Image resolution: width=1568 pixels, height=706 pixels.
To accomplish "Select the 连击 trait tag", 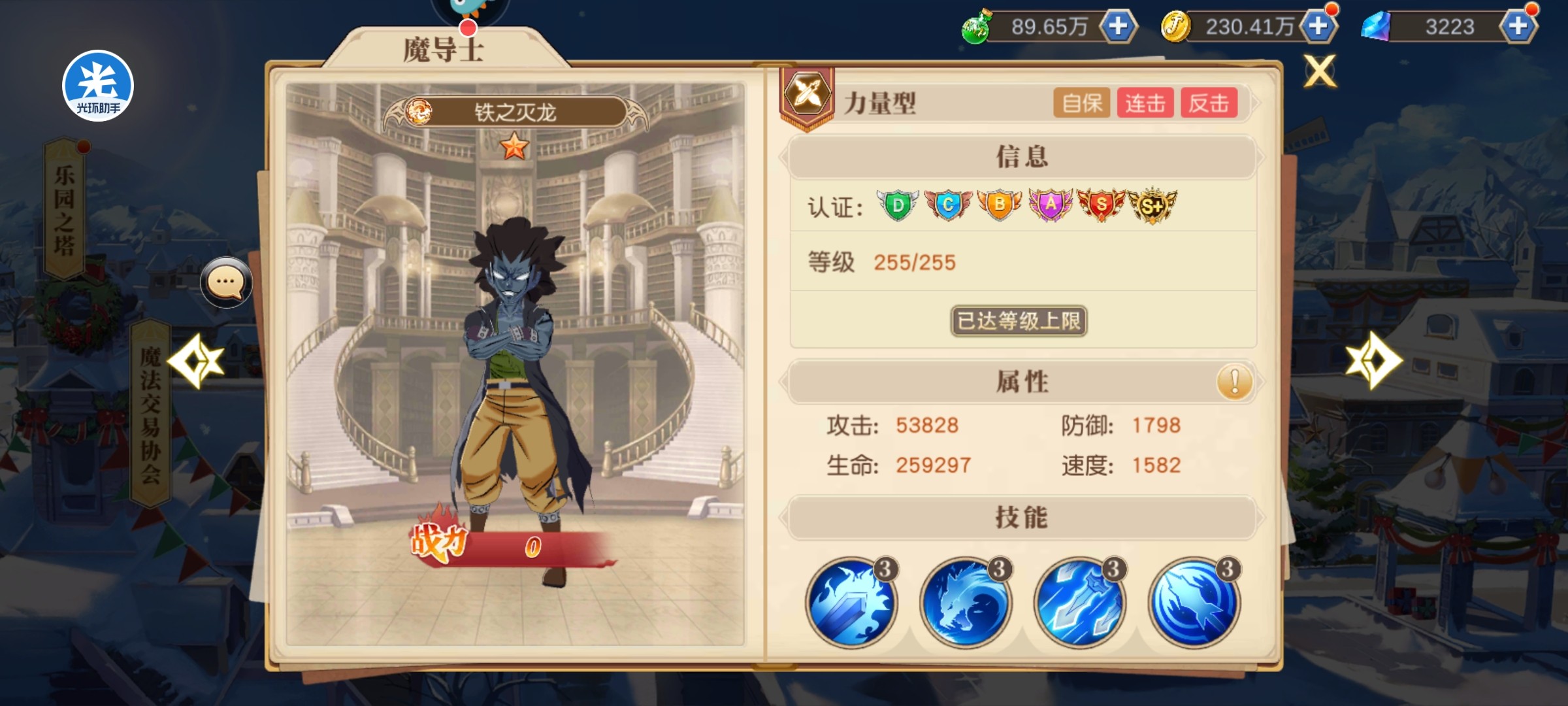I will [1145, 103].
